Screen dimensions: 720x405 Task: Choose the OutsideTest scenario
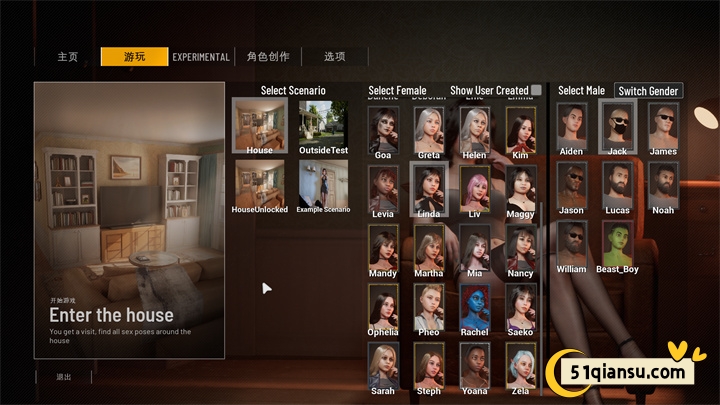323,124
